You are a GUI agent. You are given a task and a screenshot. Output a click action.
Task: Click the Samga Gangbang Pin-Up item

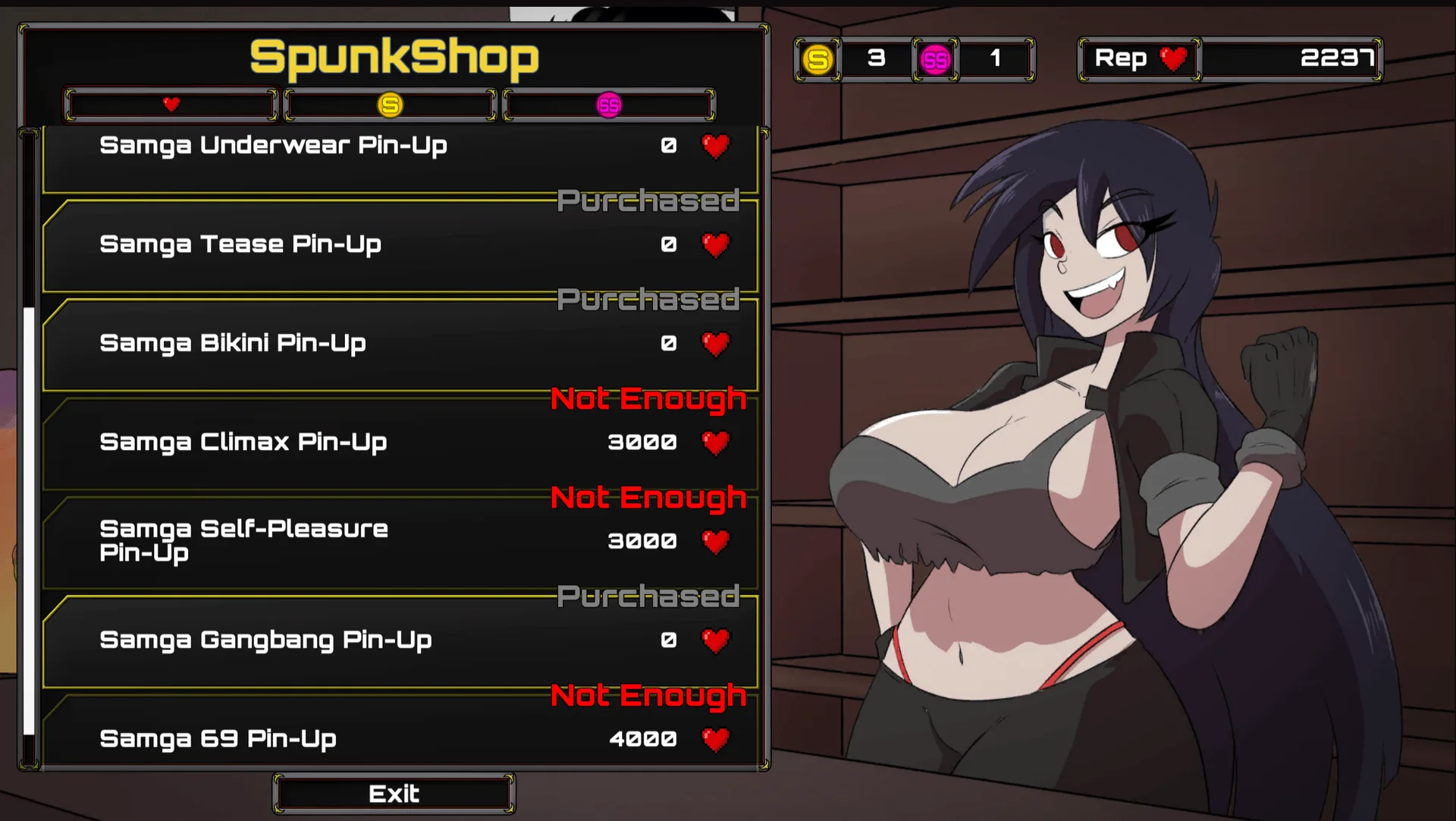400,640
